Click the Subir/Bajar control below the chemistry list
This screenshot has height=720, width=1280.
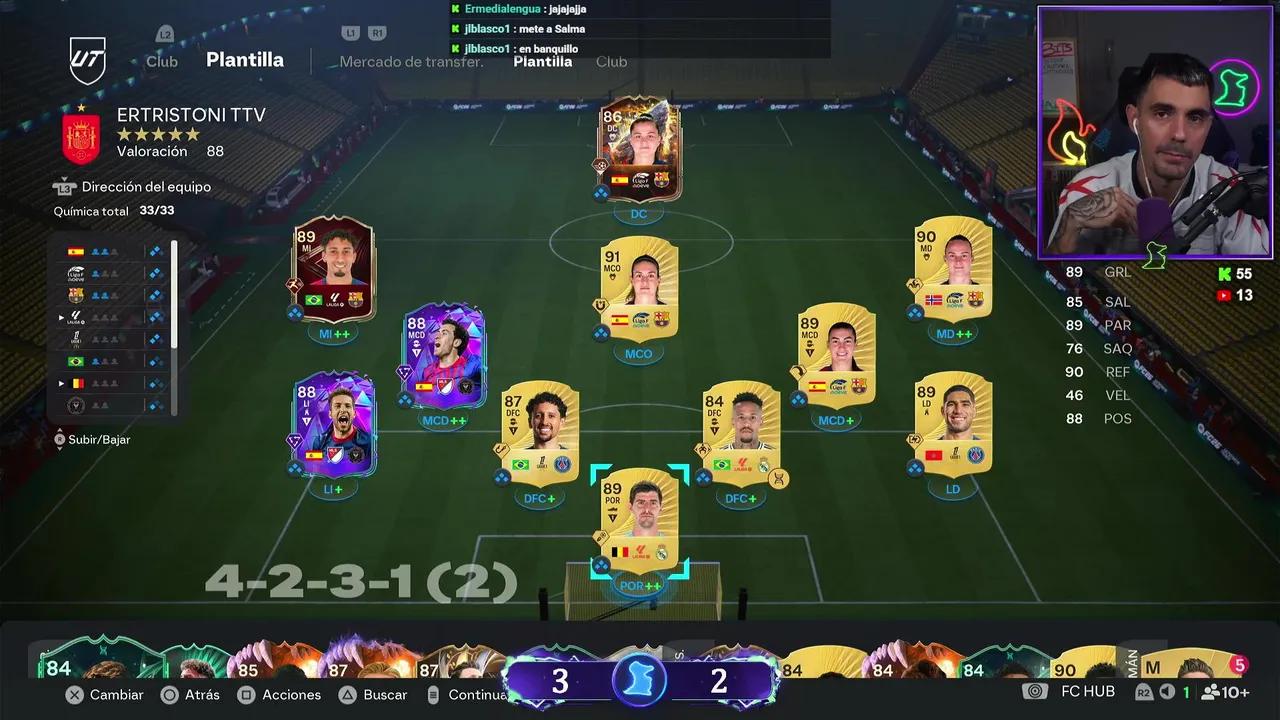pyautogui.click(x=100, y=438)
